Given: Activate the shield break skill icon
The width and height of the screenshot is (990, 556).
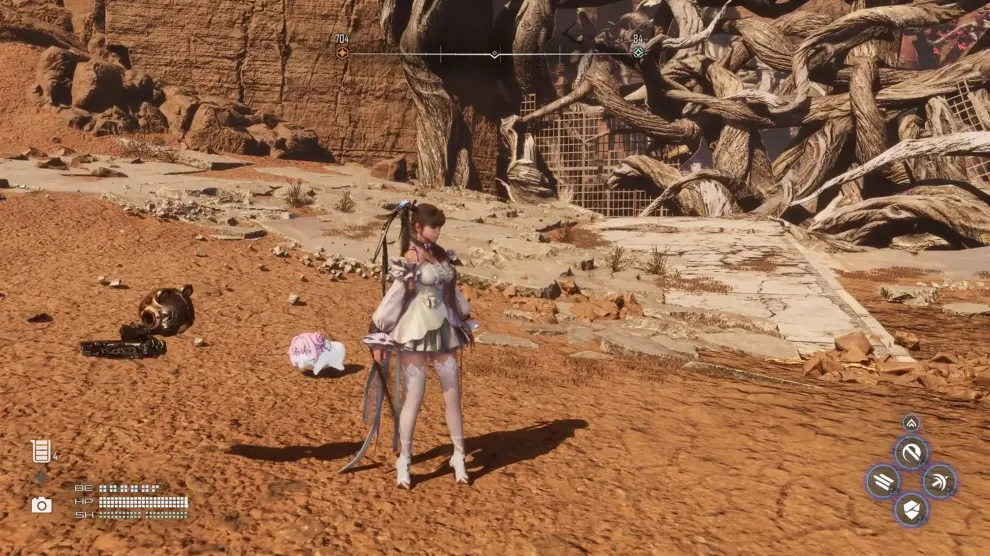Looking at the screenshot, I should pos(911,509).
